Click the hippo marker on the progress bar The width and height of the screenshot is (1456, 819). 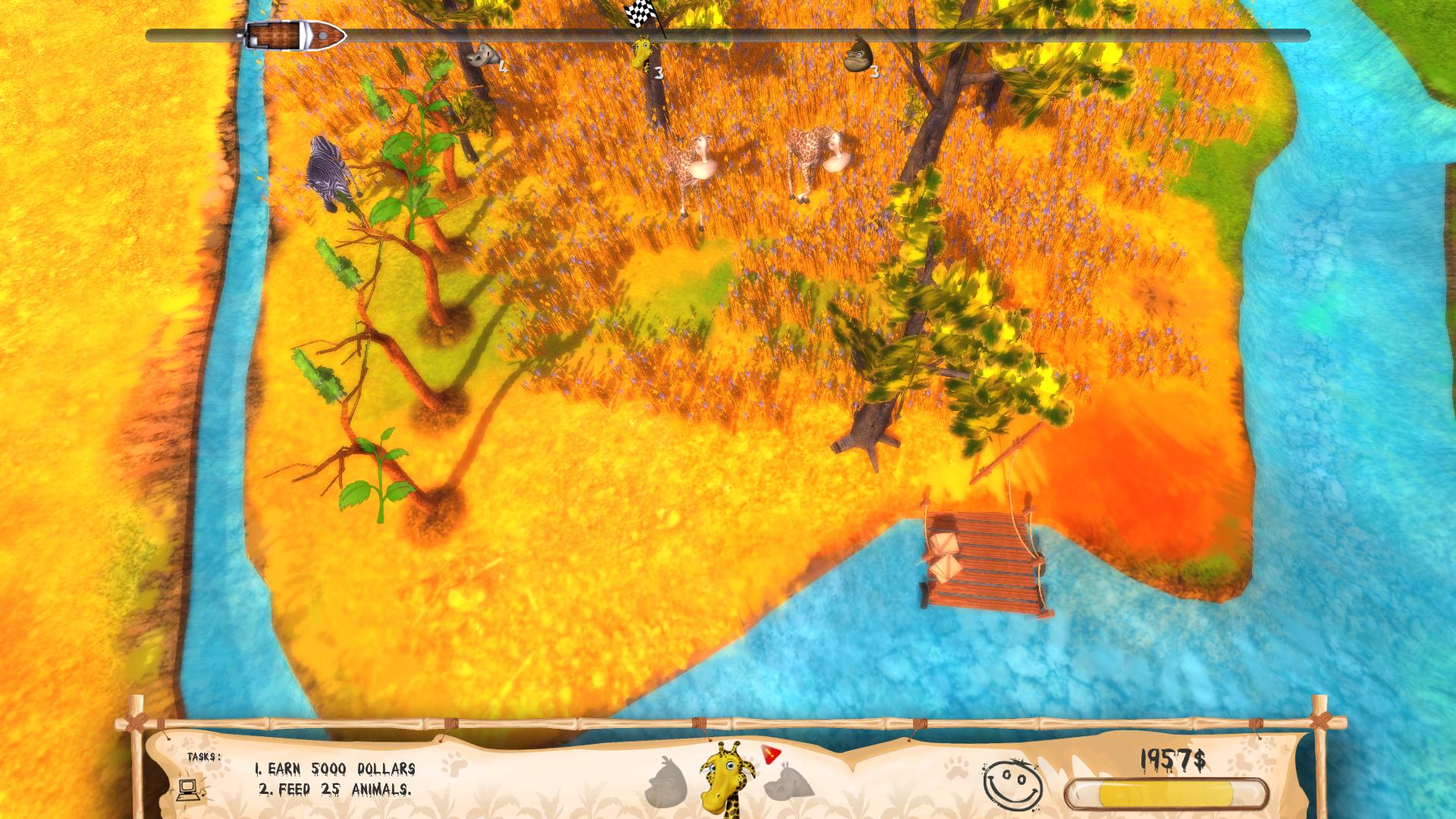pyautogui.click(x=482, y=56)
